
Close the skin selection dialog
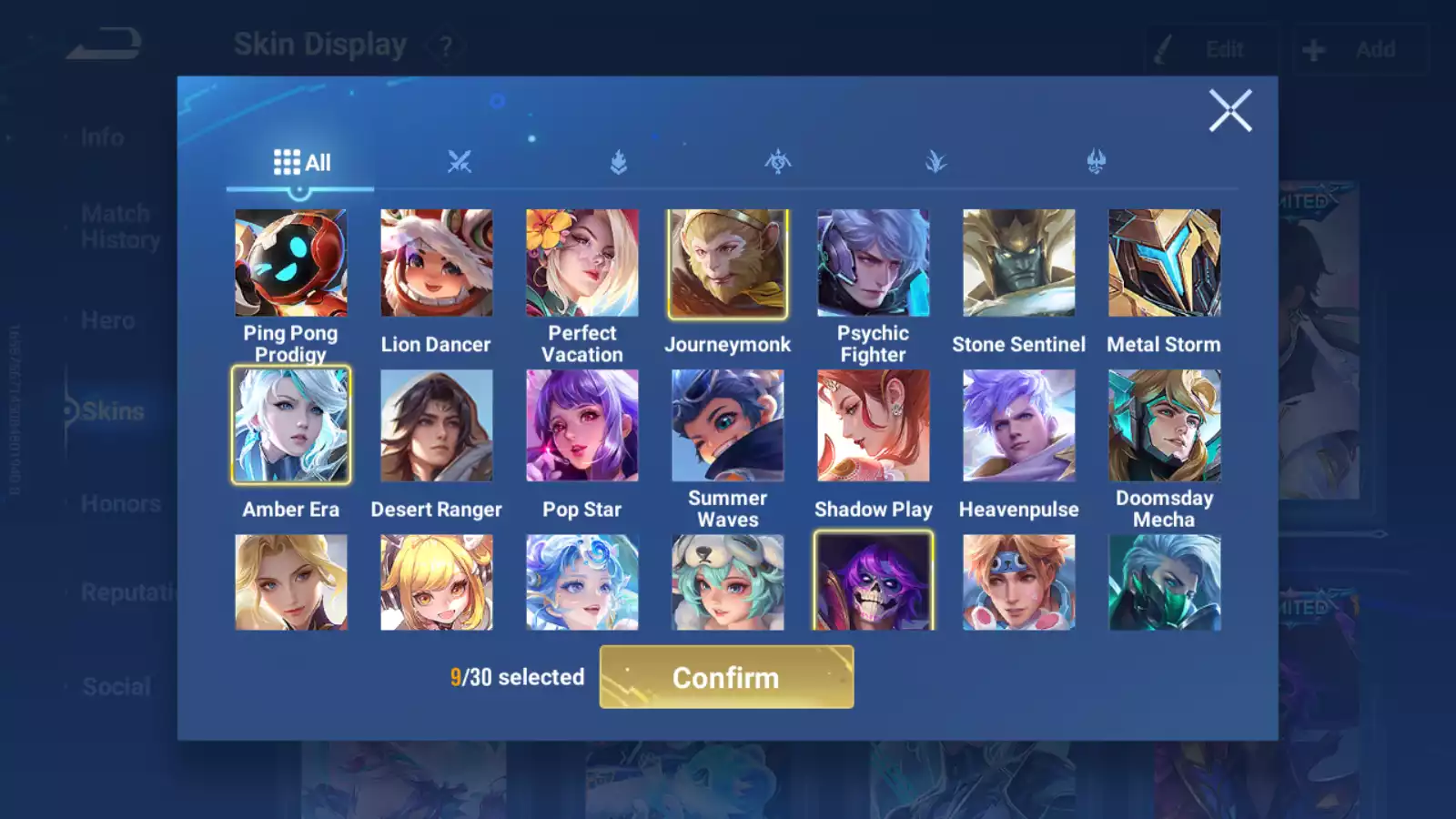click(1230, 111)
